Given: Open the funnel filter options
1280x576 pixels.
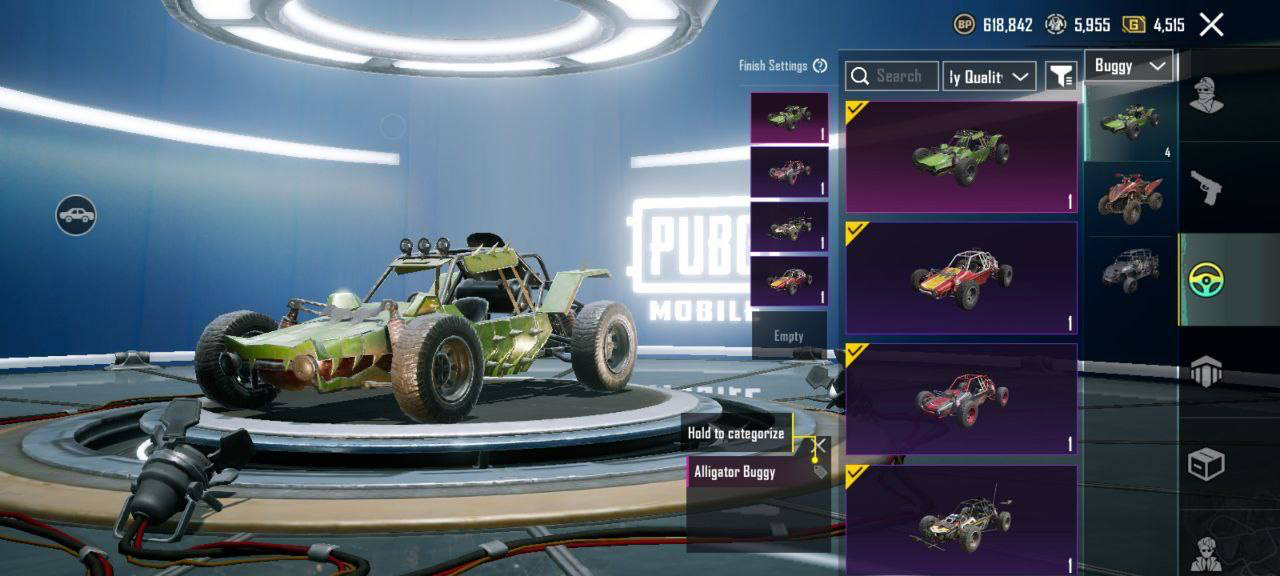Looking at the screenshot, I should pos(1059,76).
